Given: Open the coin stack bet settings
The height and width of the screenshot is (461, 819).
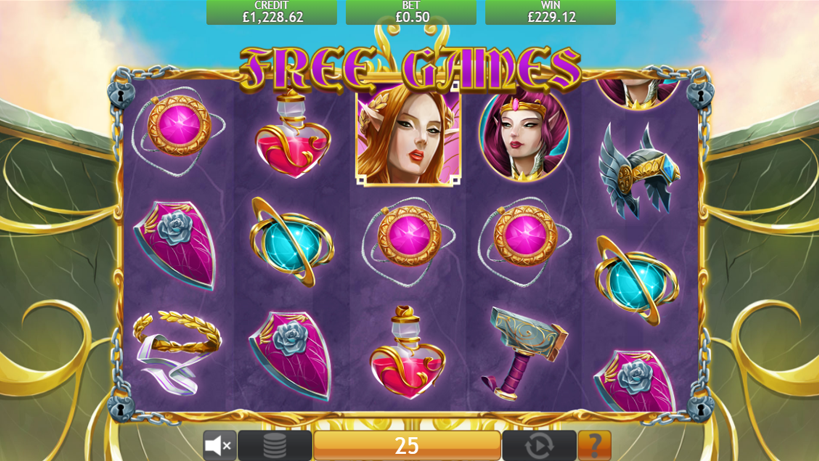Looking at the screenshot, I should click(274, 445).
